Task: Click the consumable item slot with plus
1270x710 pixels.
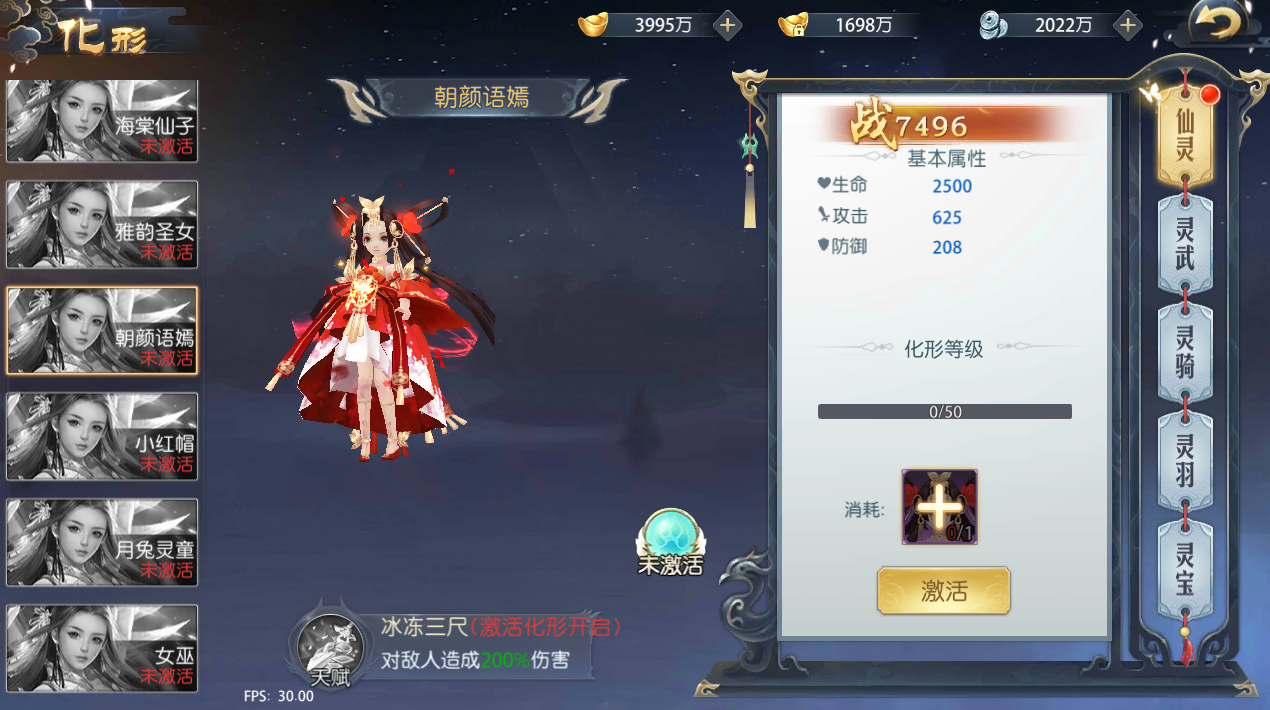Action: pos(939,507)
